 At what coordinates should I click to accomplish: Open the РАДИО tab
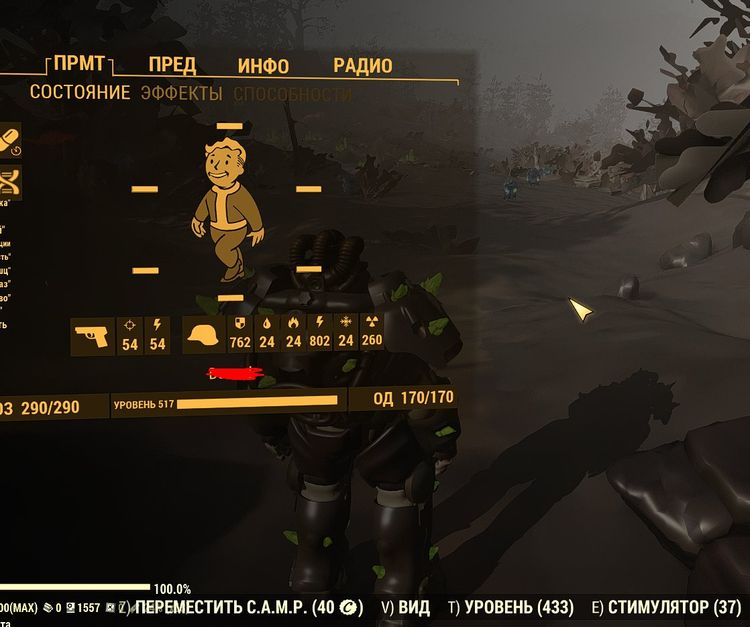click(x=362, y=66)
